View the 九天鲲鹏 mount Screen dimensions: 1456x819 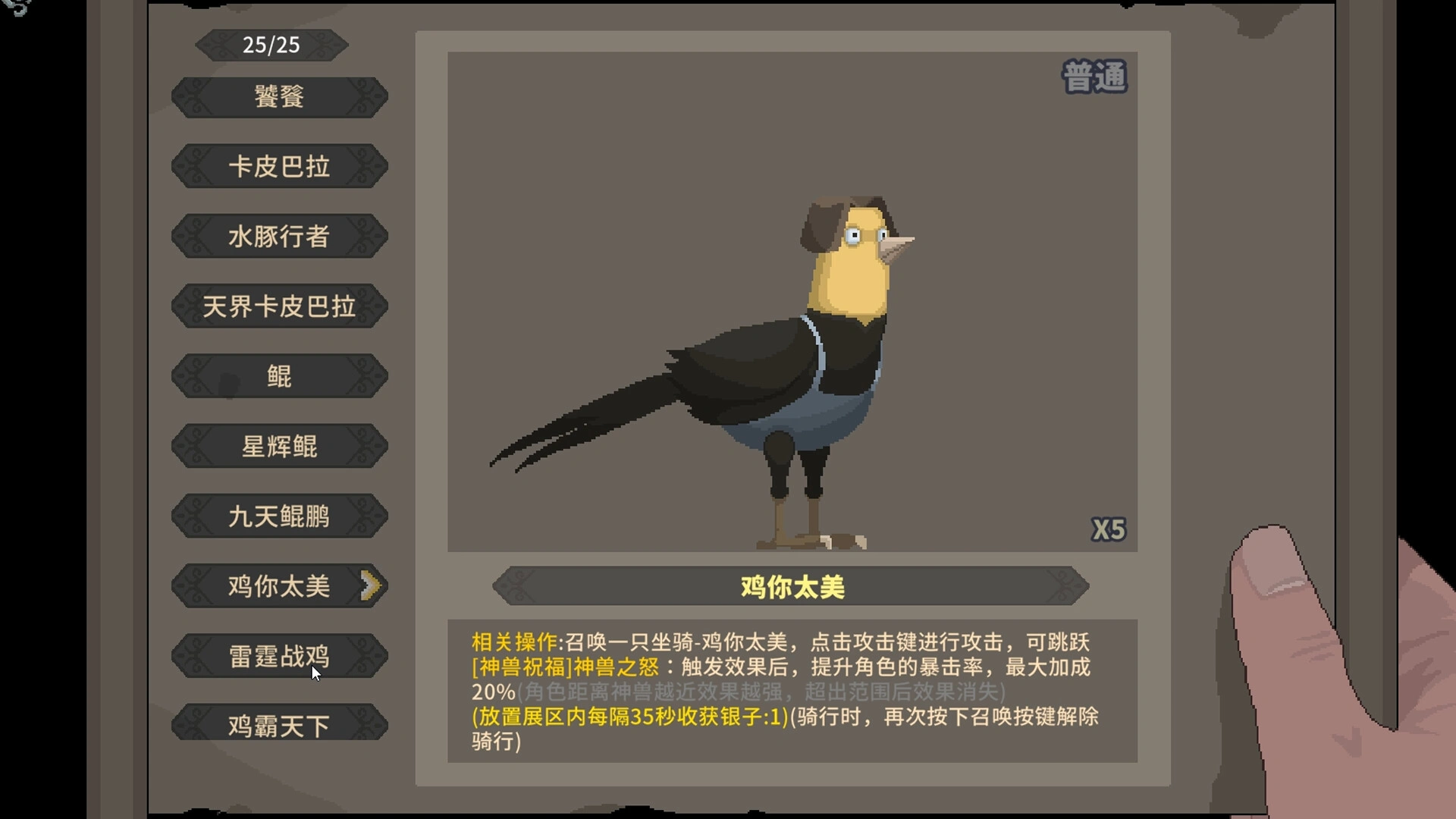tap(278, 516)
